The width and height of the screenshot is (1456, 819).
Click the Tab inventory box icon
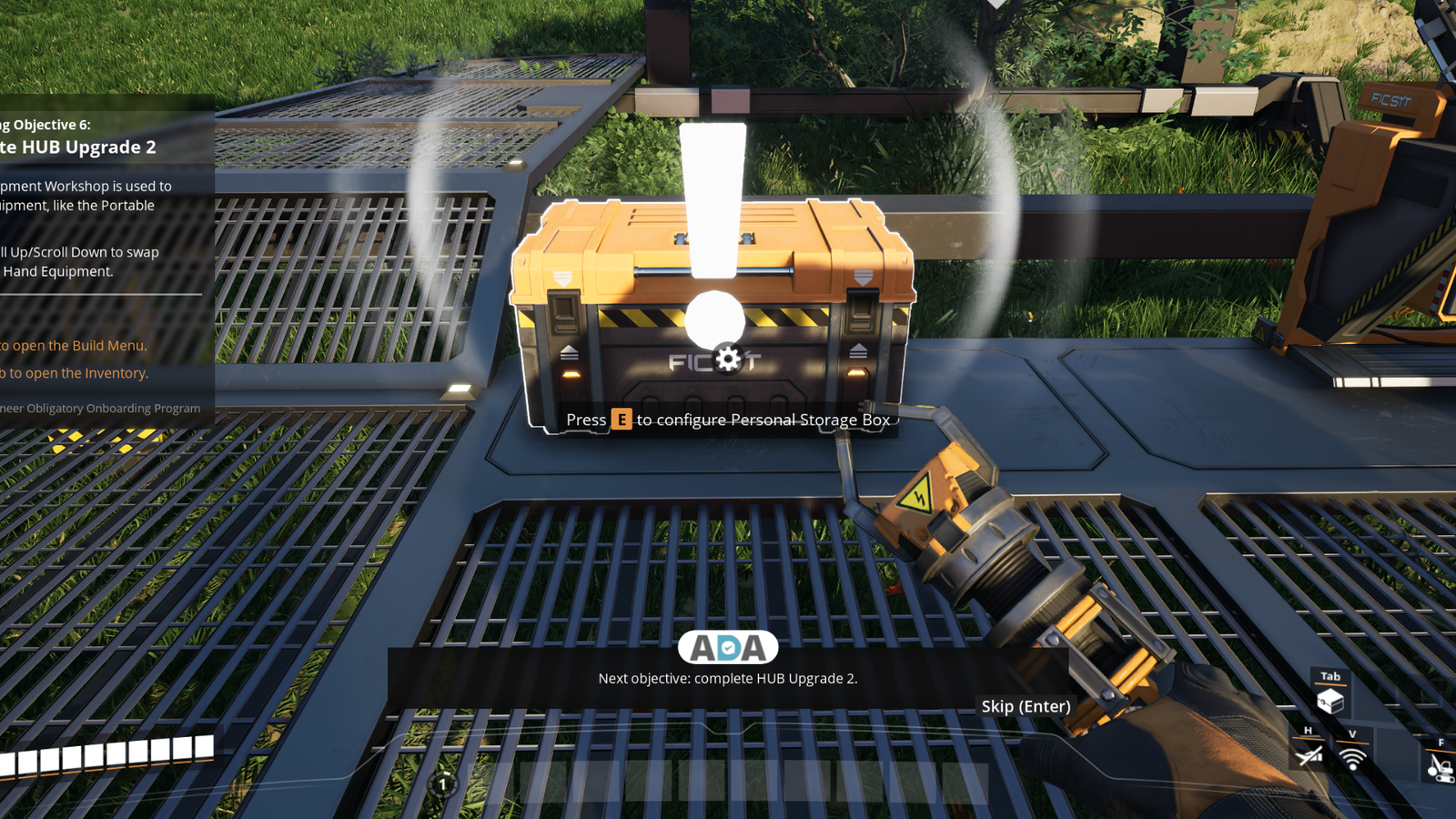(x=1330, y=701)
